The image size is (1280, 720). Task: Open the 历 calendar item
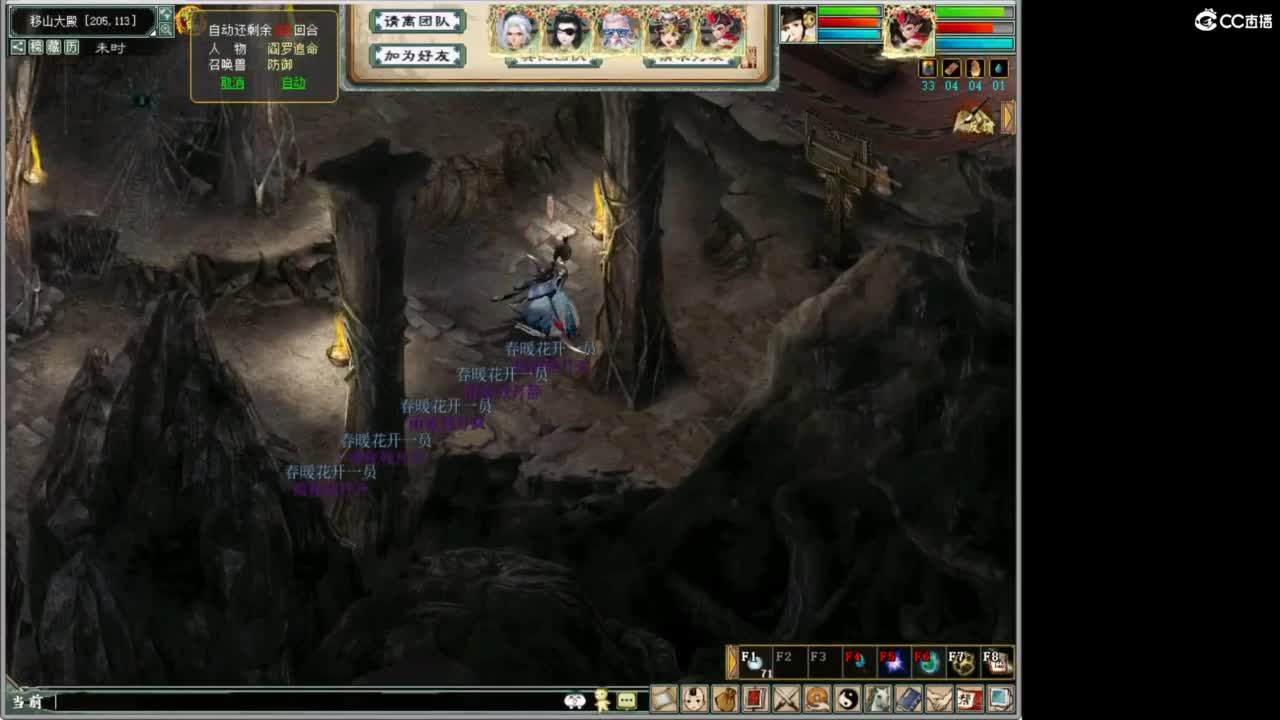point(71,46)
